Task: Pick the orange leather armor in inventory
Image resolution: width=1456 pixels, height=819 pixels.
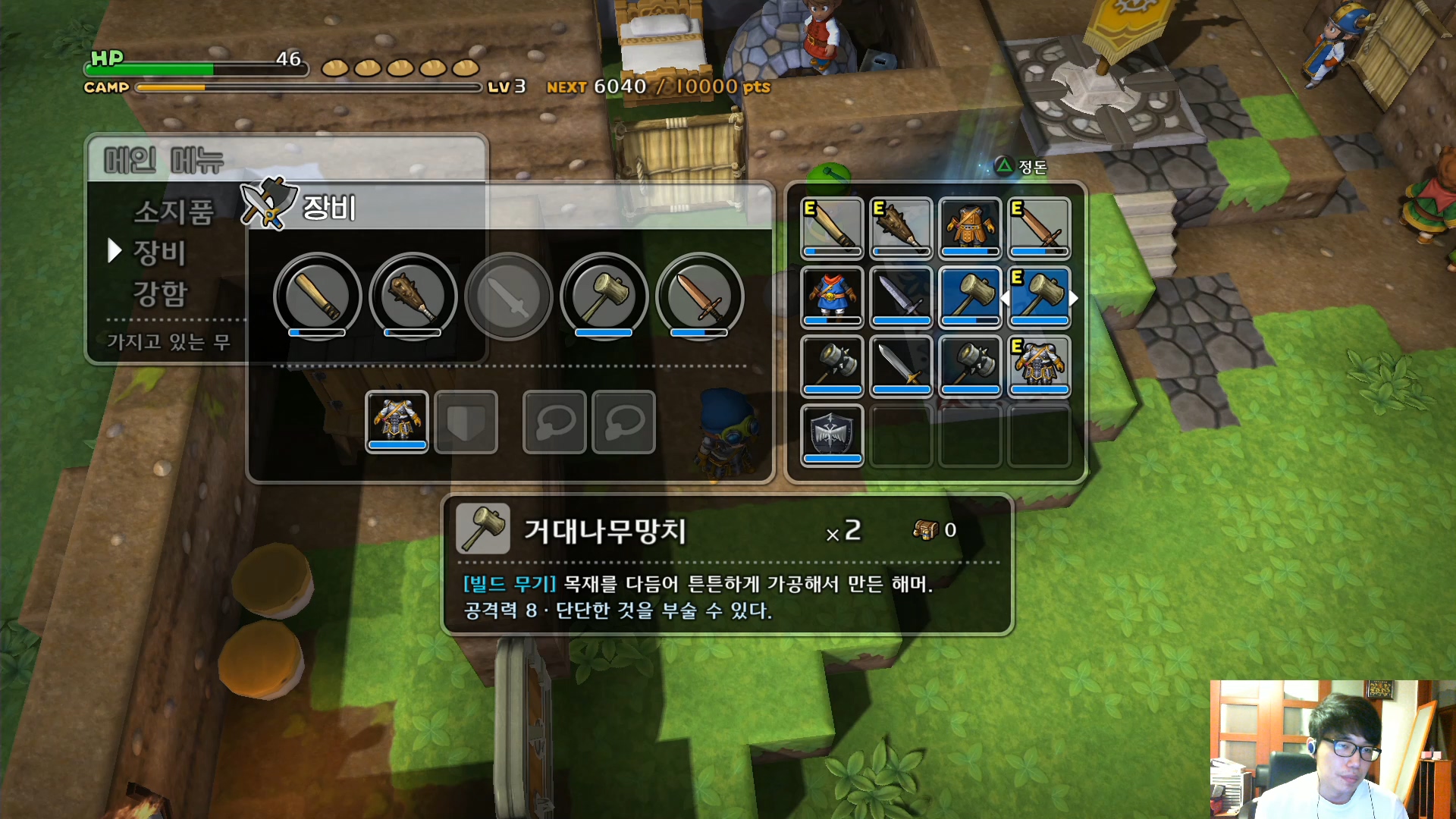Action: click(970, 227)
